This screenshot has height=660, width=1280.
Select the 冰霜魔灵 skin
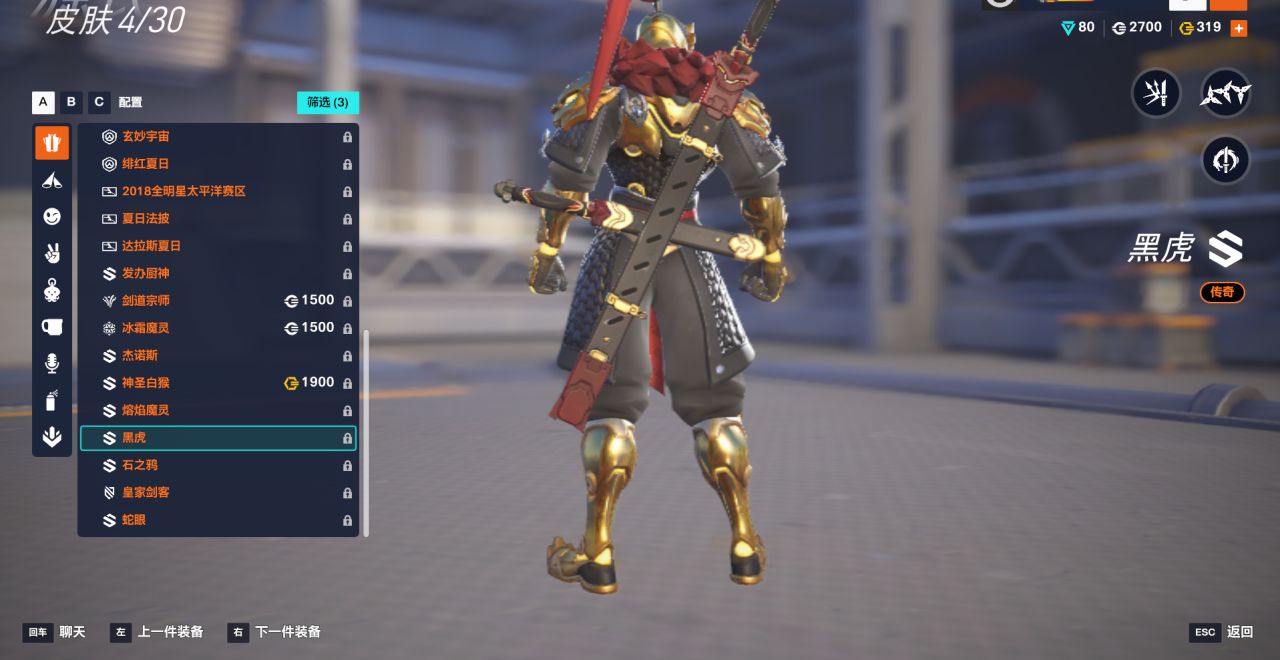click(218, 328)
